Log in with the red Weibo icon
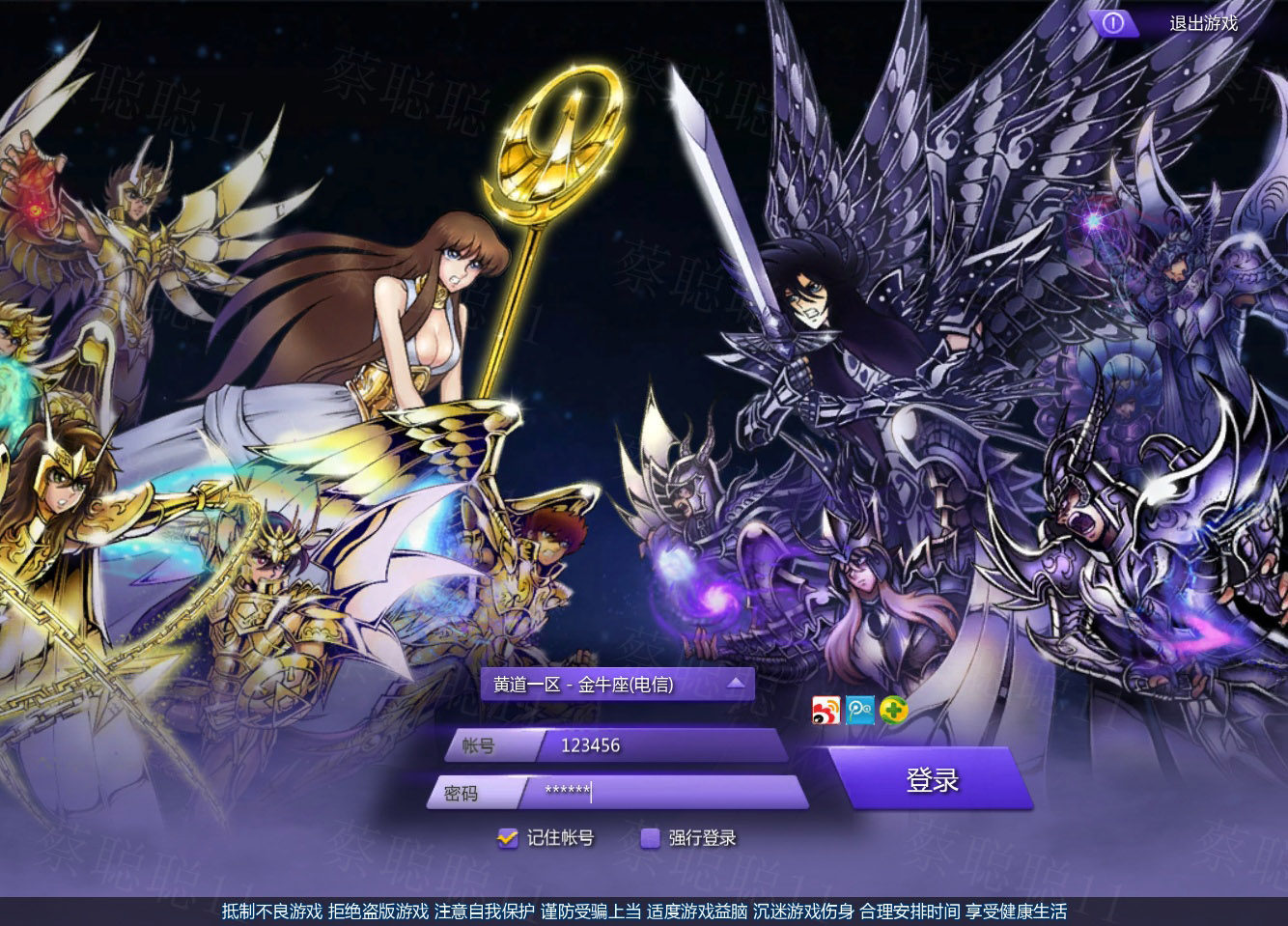Viewport: 1288px width, 926px height. pos(826,710)
